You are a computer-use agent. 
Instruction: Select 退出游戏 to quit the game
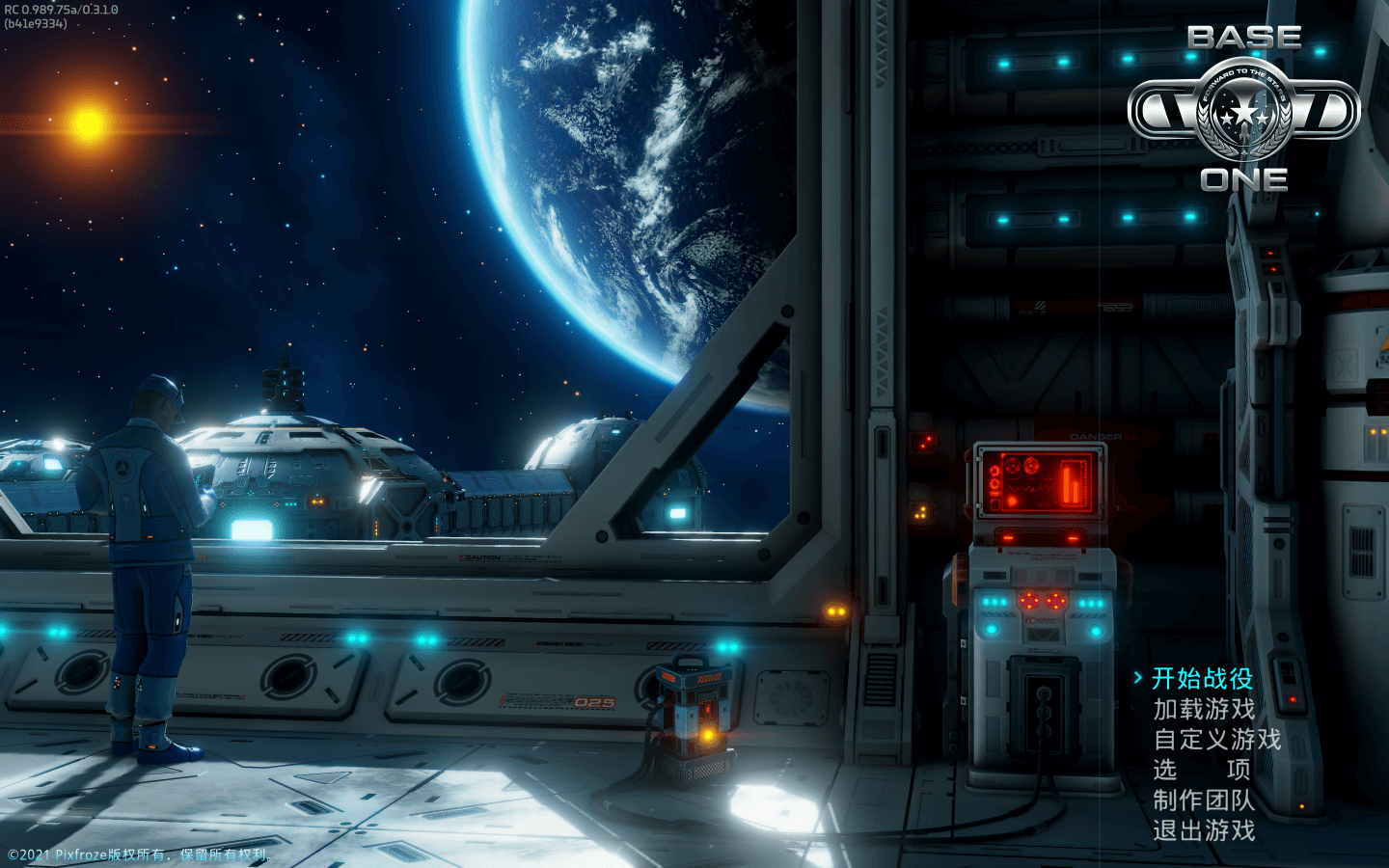(1204, 830)
